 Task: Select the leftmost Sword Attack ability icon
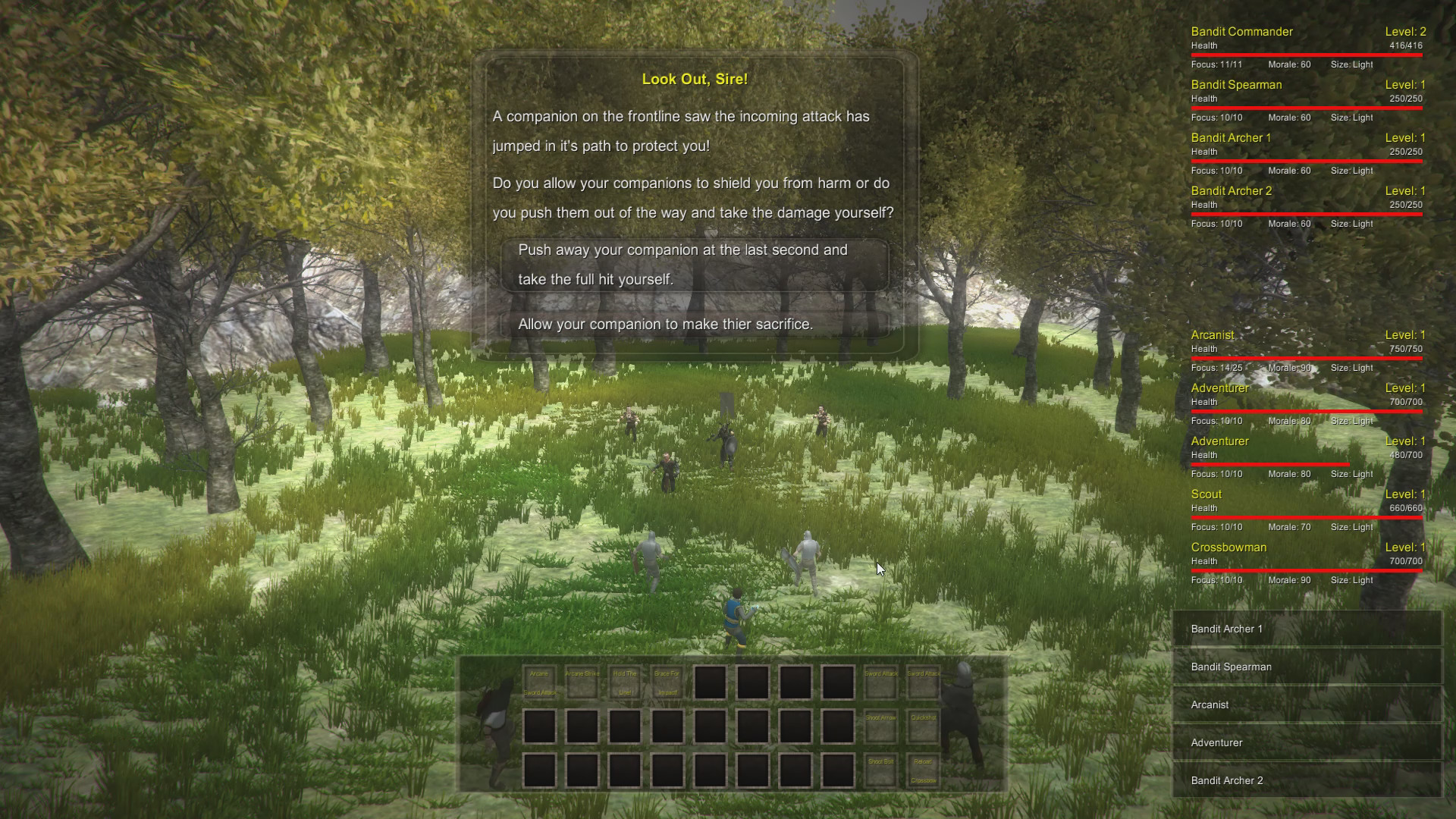(880, 681)
